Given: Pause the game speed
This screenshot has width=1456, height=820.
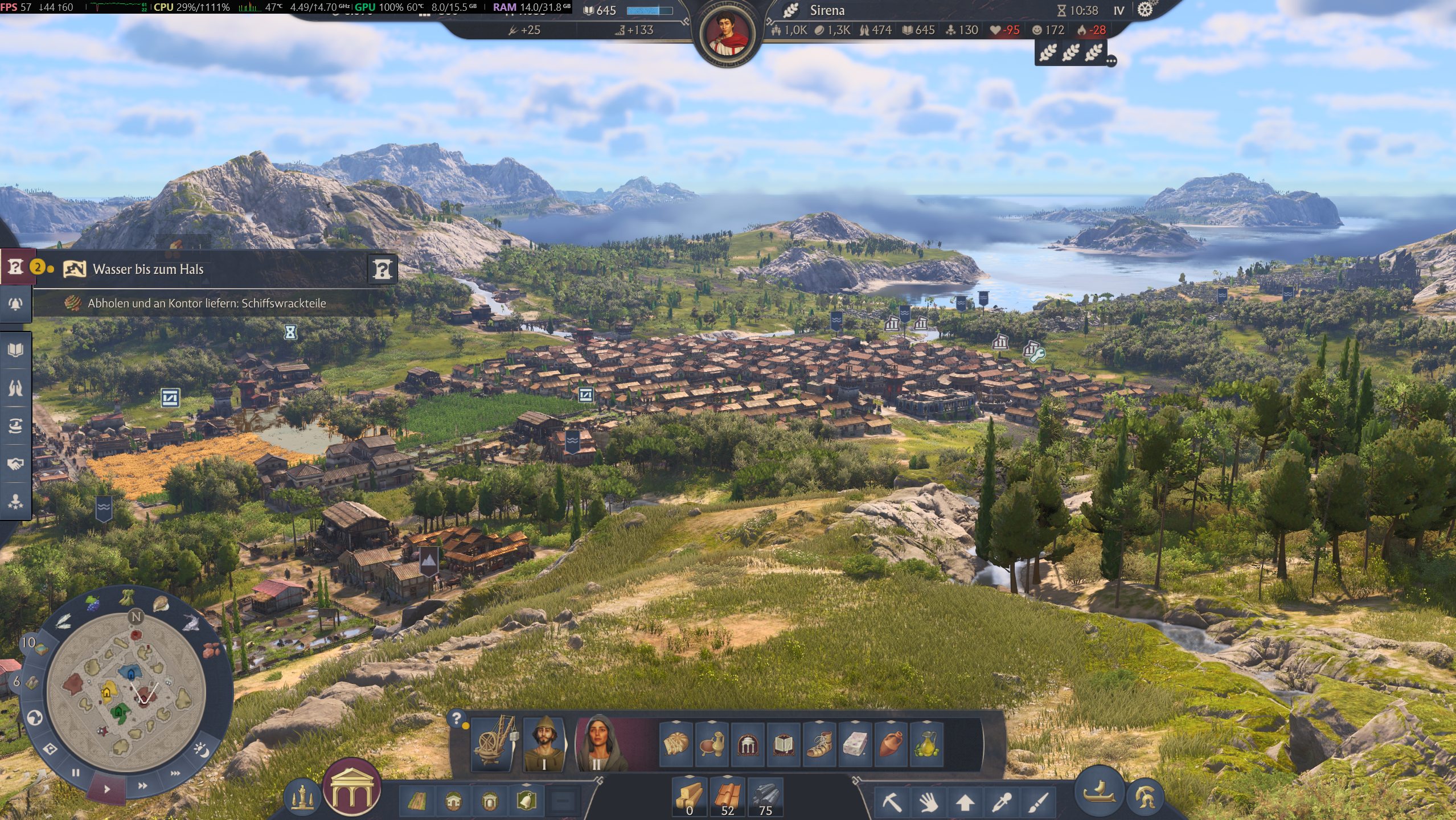Looking at the screenshot, I should pos(76,773).
